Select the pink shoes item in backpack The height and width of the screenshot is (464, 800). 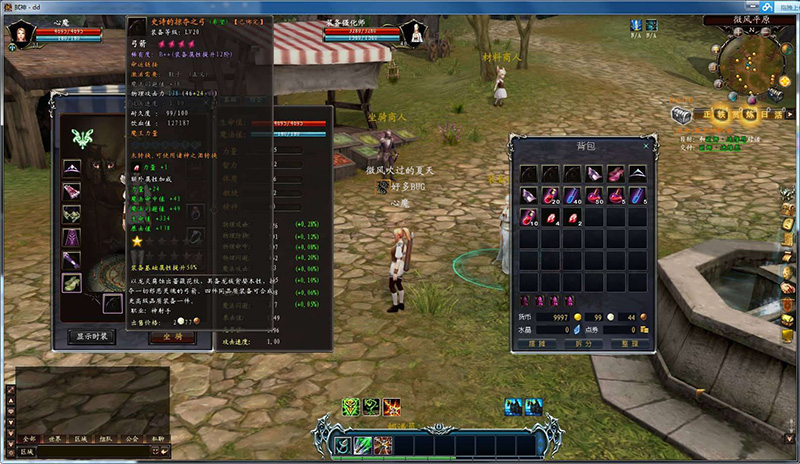pyautogui.click(x=615, y=174)
